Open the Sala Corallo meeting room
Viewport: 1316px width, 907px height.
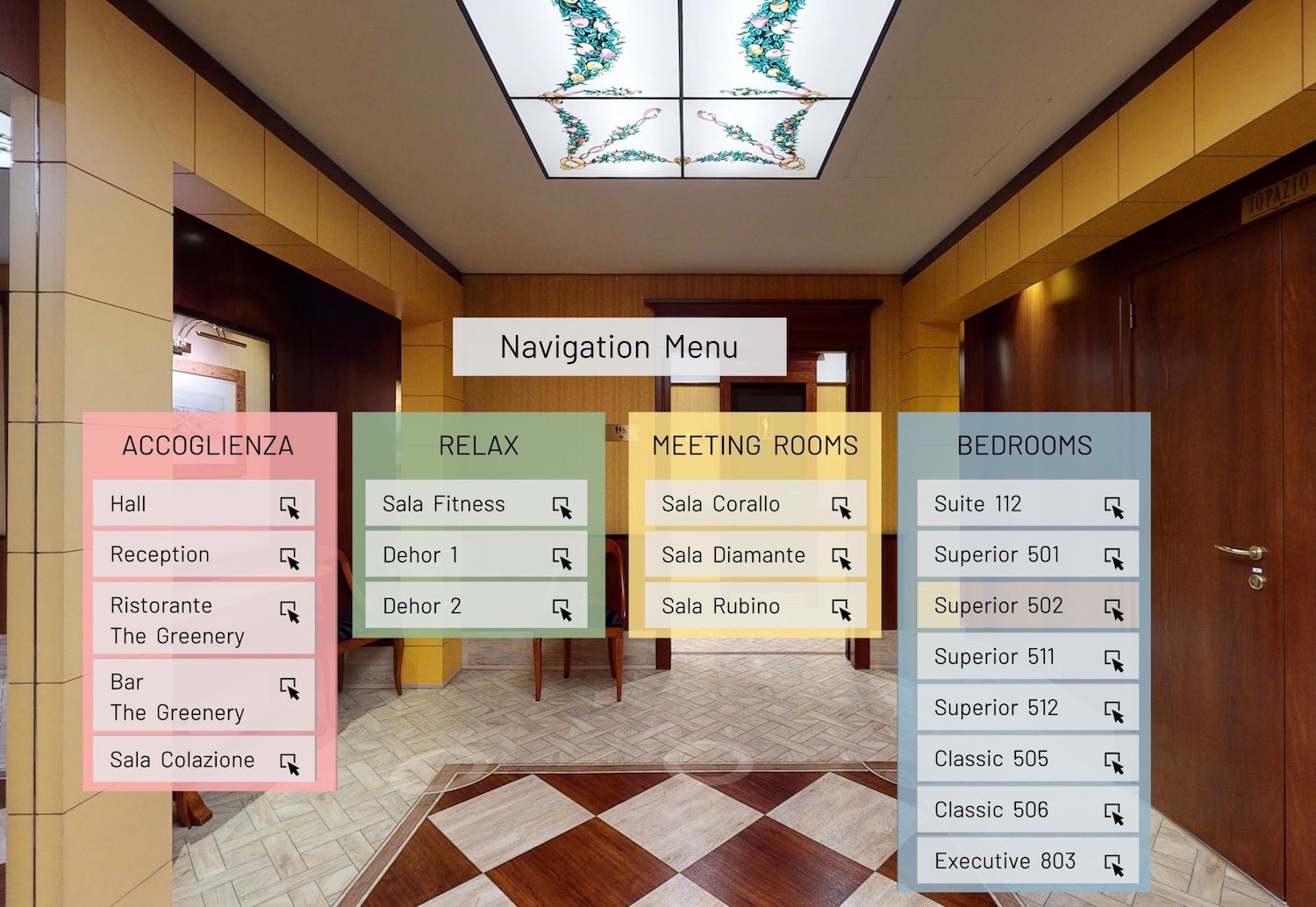pyautogui.click(x=755, y=504)
